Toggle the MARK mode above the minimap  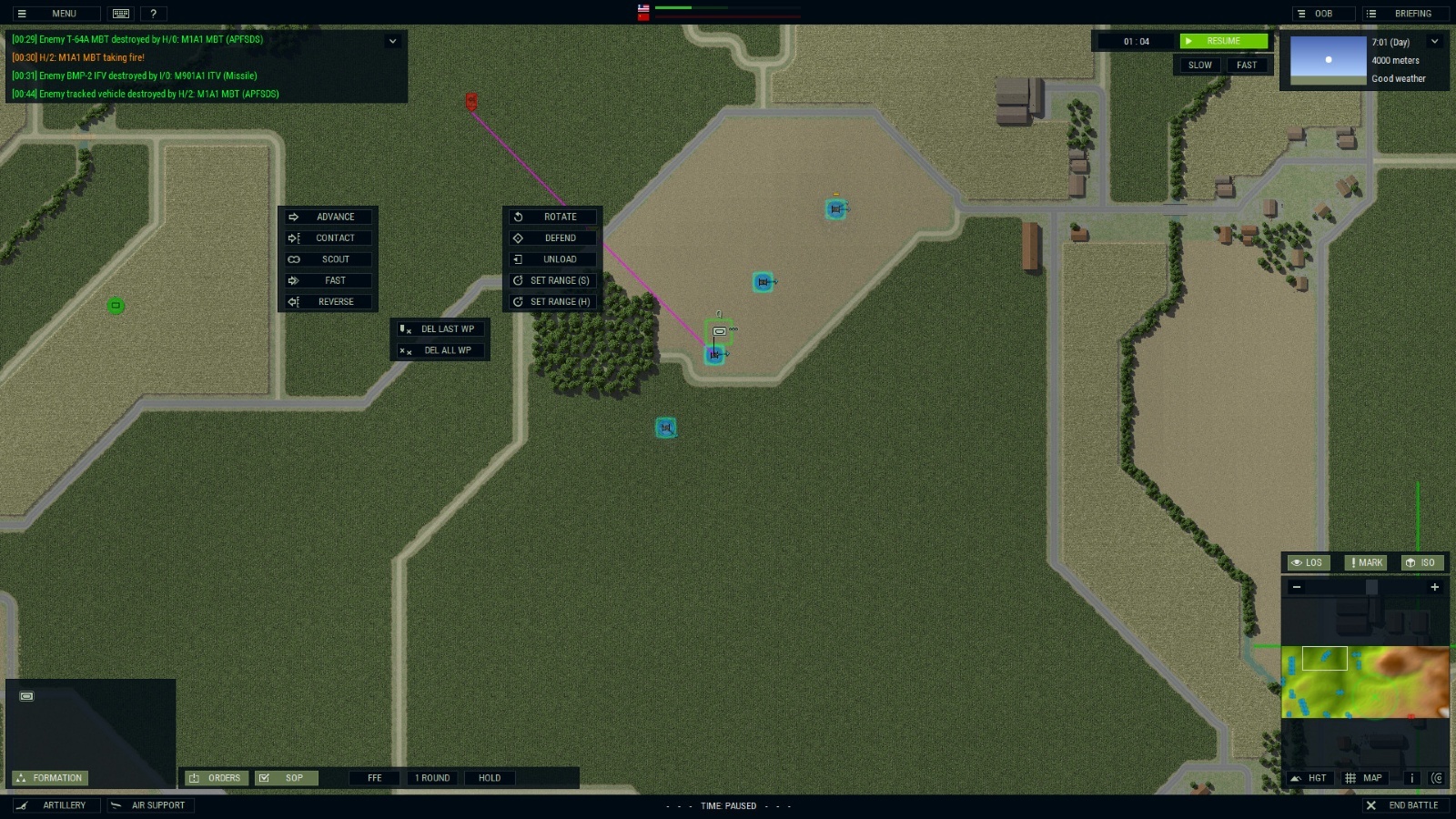click(x=1364, y=562)
